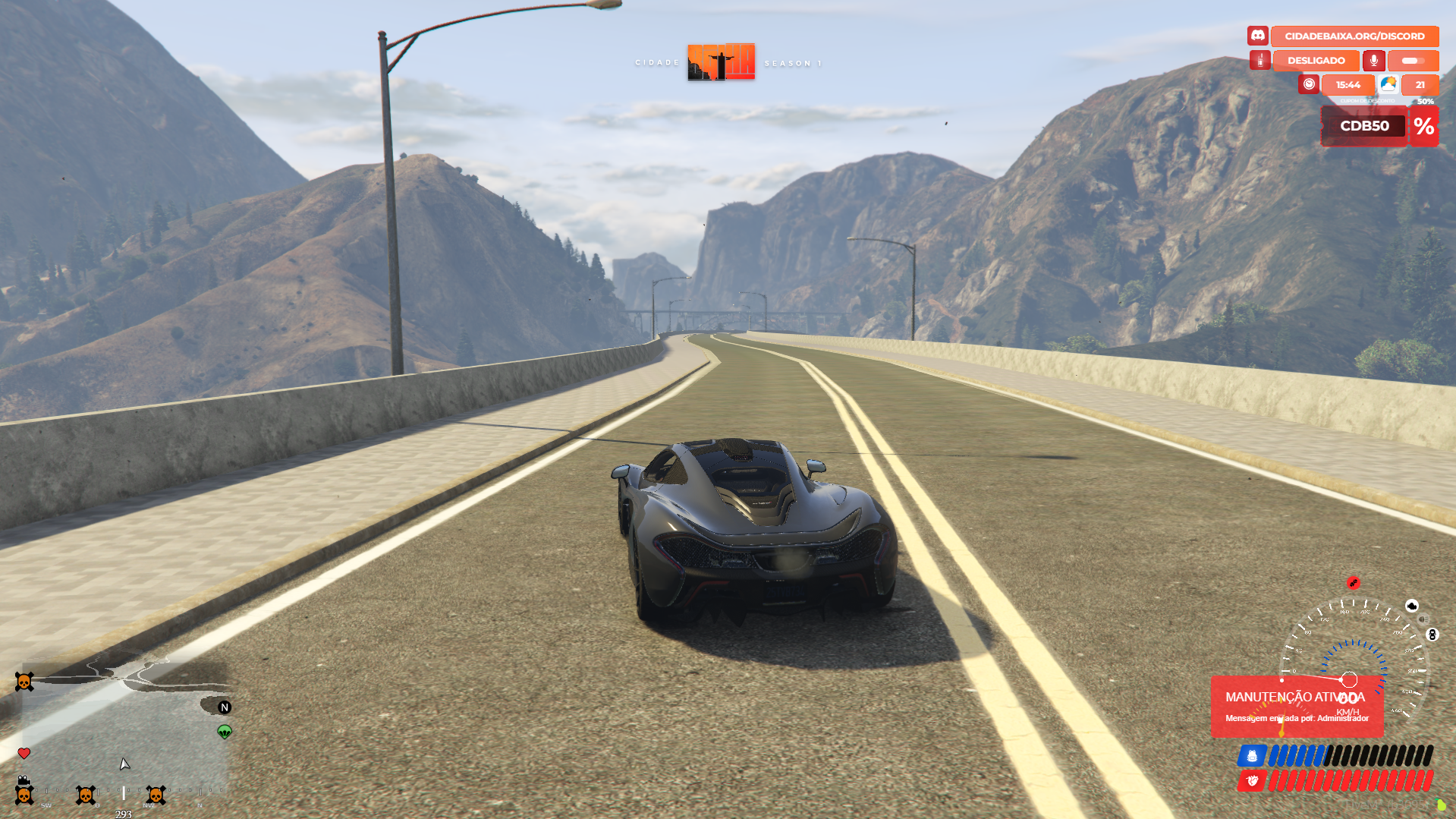Click the microphone voice icon
This screenshot has height=819, width=1456.
click(1373, 61)
